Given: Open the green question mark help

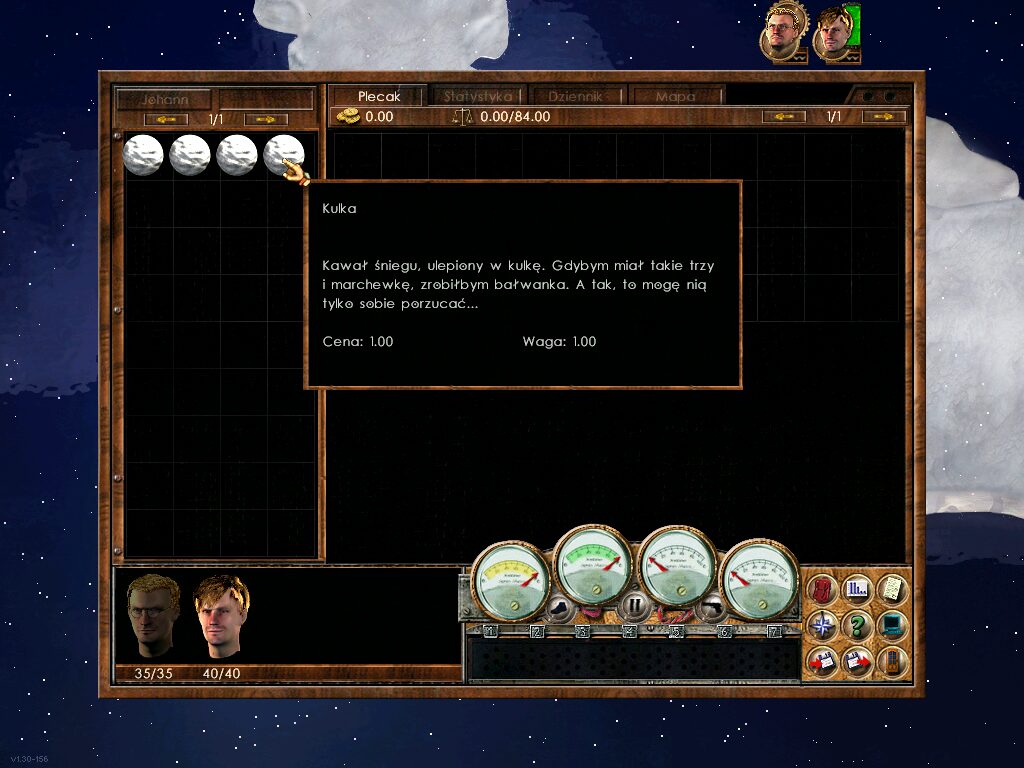Looking at the screenshot, I should (x=856, y=626).
